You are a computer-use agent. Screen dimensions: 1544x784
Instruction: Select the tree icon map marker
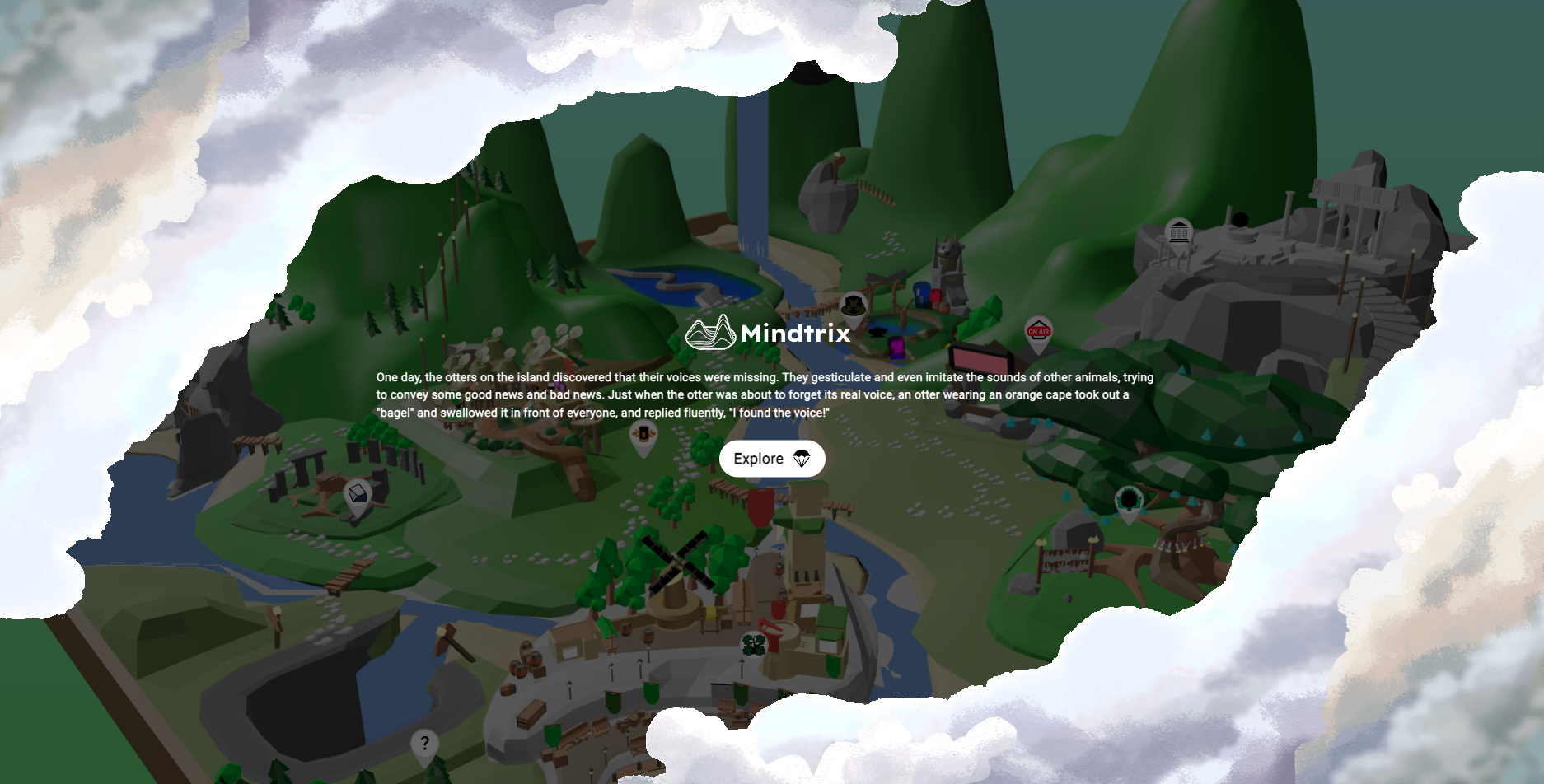[x=1128, y=500]
